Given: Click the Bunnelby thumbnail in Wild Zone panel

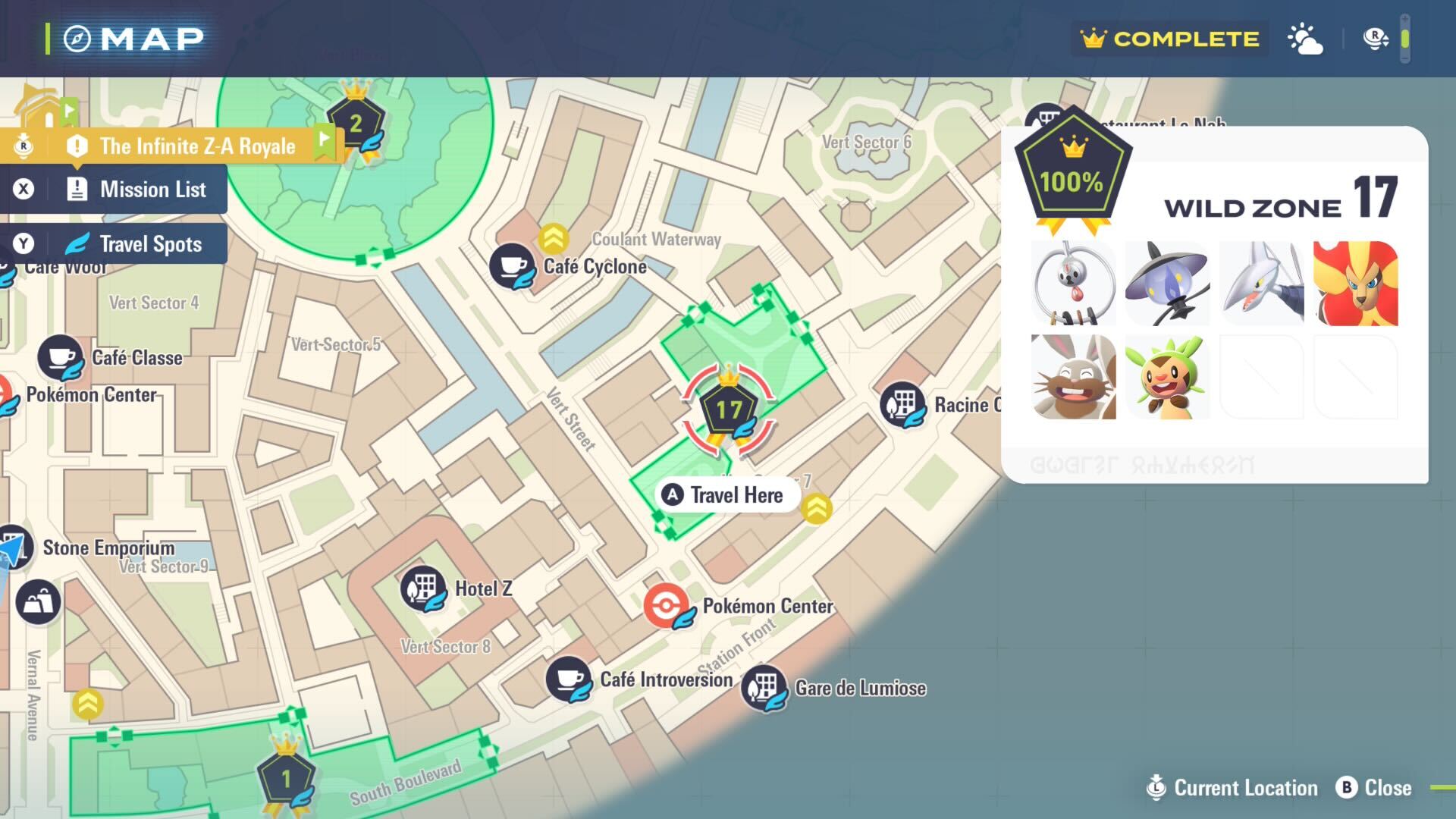Looking at the screenshot, I should [x=1073, y=378].
